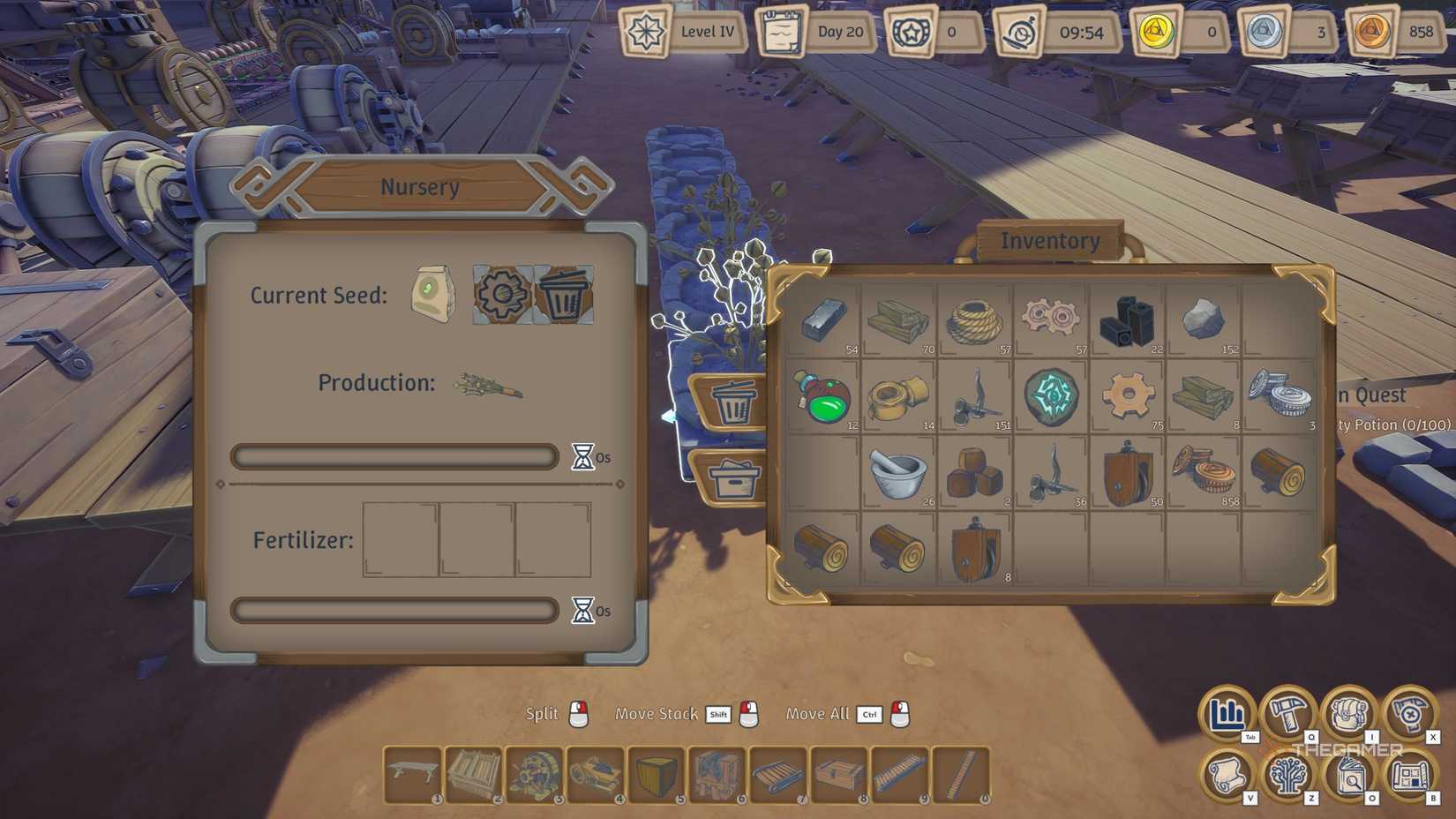
Task: Select the Nursery title banner
Action: click(420, 186)
